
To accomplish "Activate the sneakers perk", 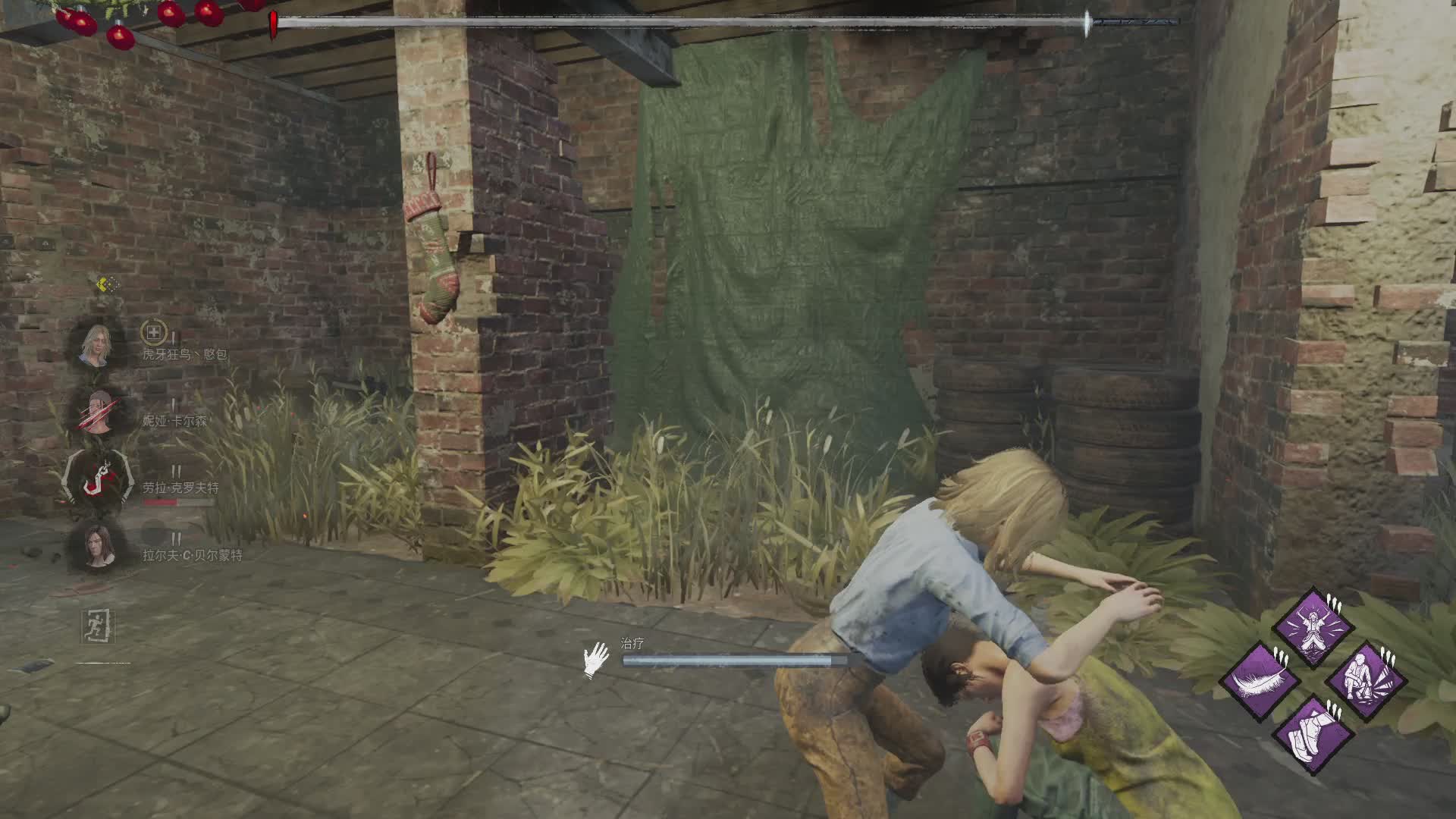I will tap(1313, 733).
